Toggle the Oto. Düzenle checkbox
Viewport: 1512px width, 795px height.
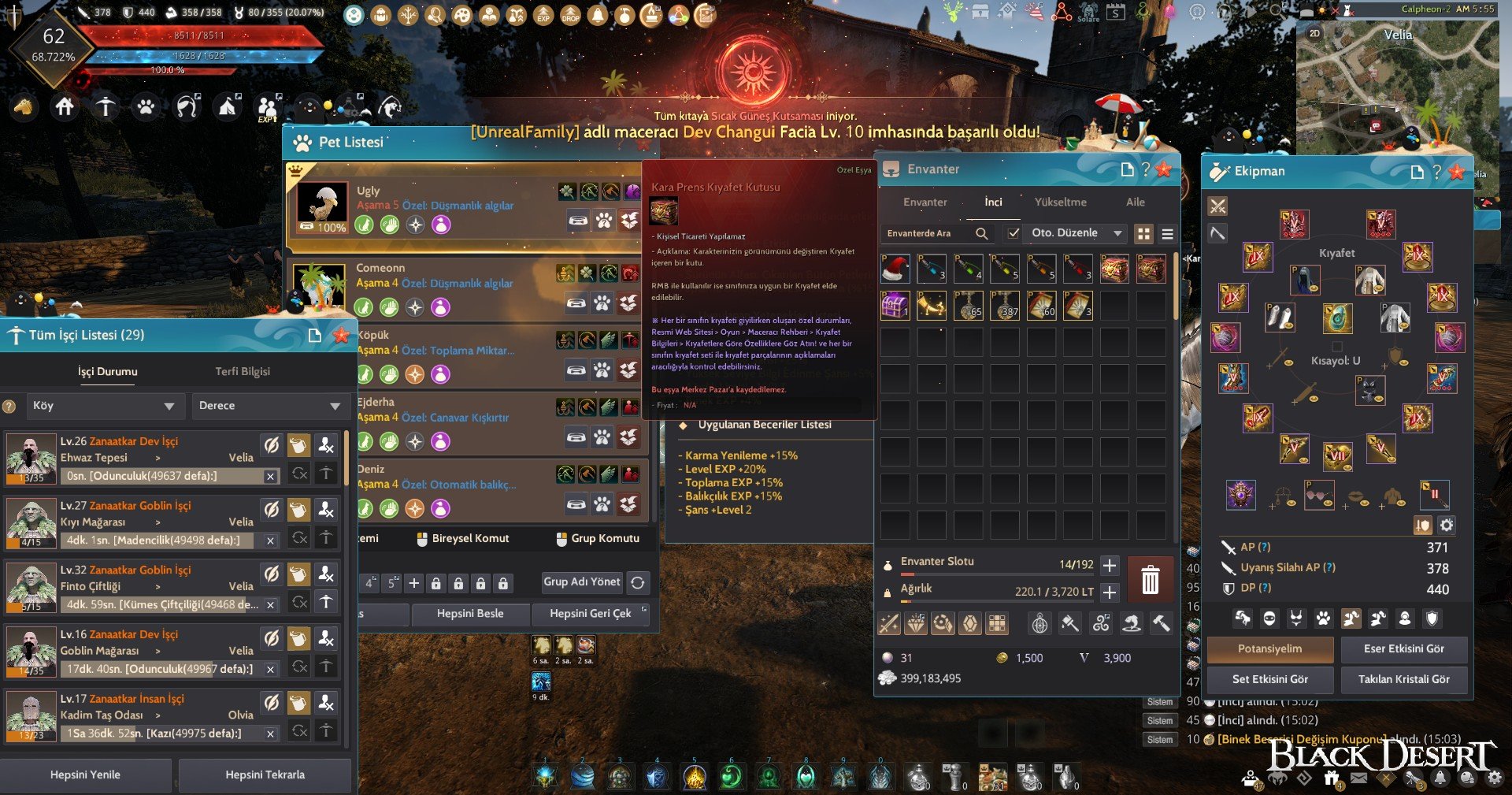[1014, 233]
